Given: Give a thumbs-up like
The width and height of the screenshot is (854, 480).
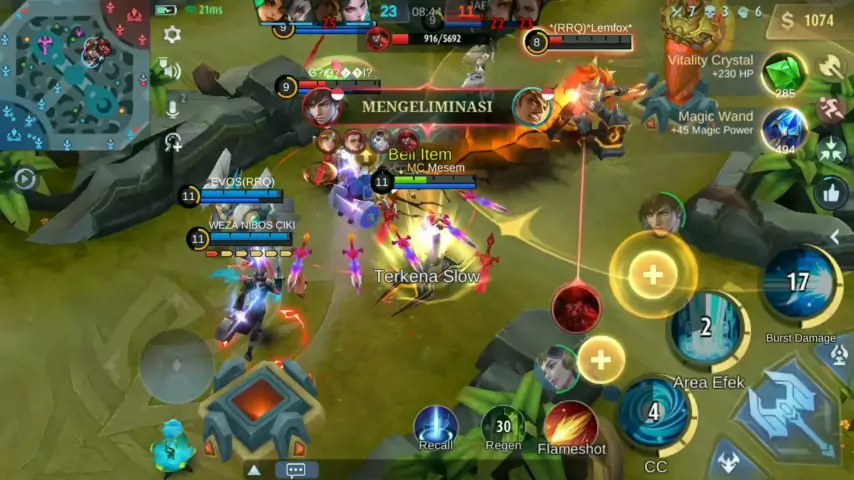Looking at the screenshot, I should 831,192.
